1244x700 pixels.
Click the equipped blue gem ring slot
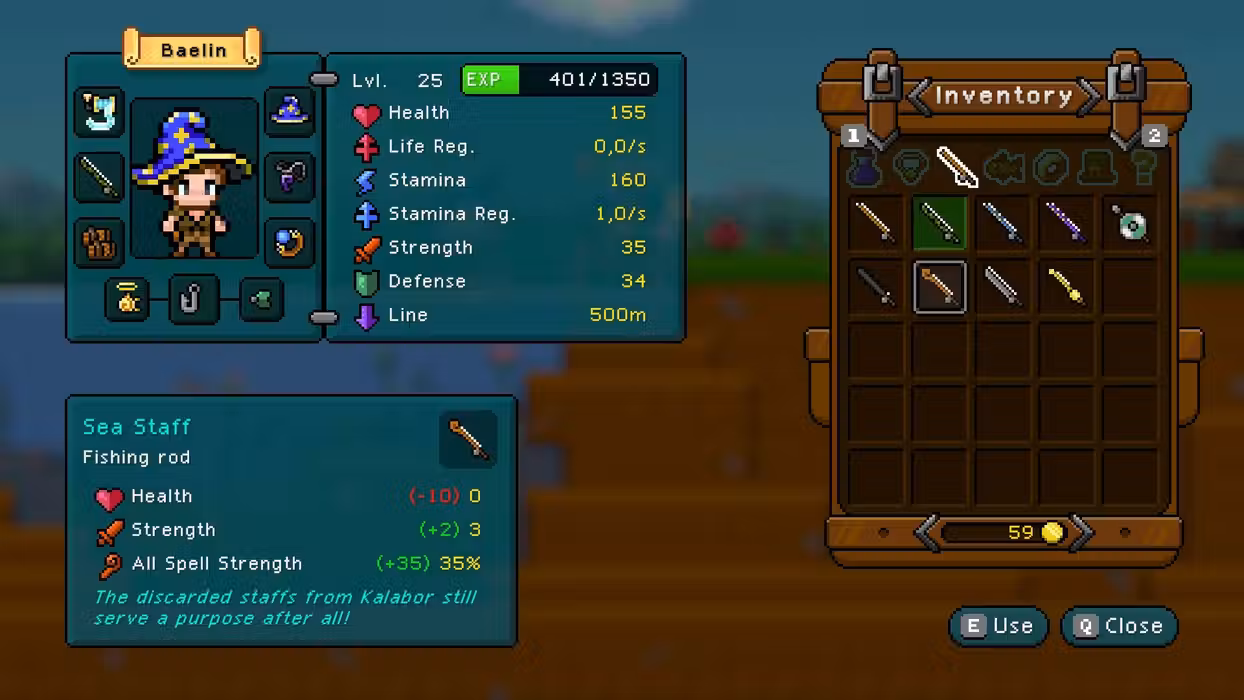(289, 242)
